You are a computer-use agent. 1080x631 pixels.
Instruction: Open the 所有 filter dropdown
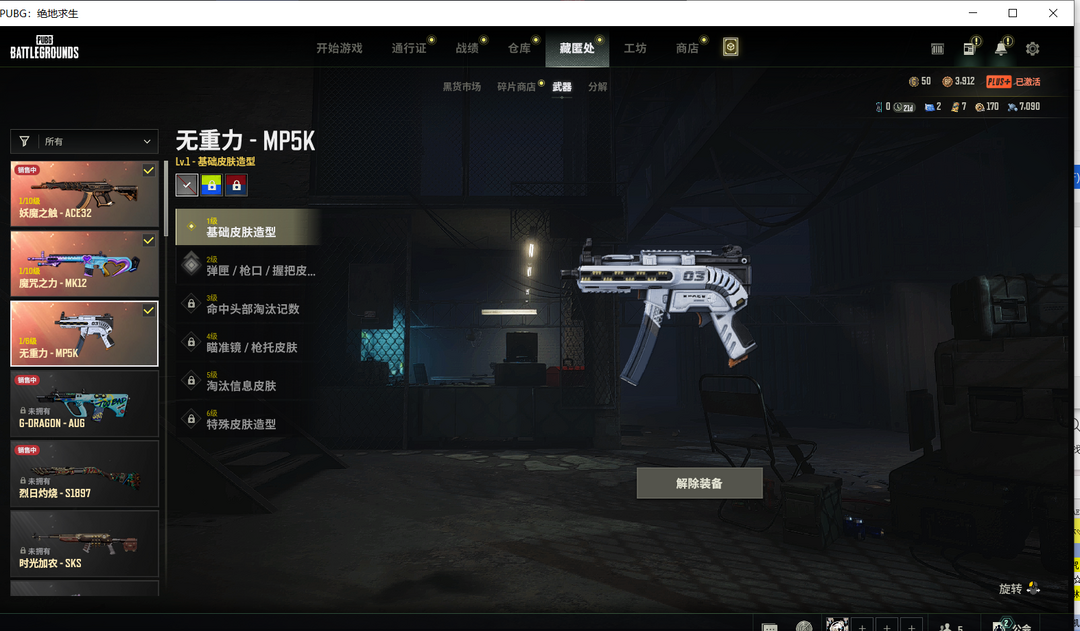pos(85,142)
